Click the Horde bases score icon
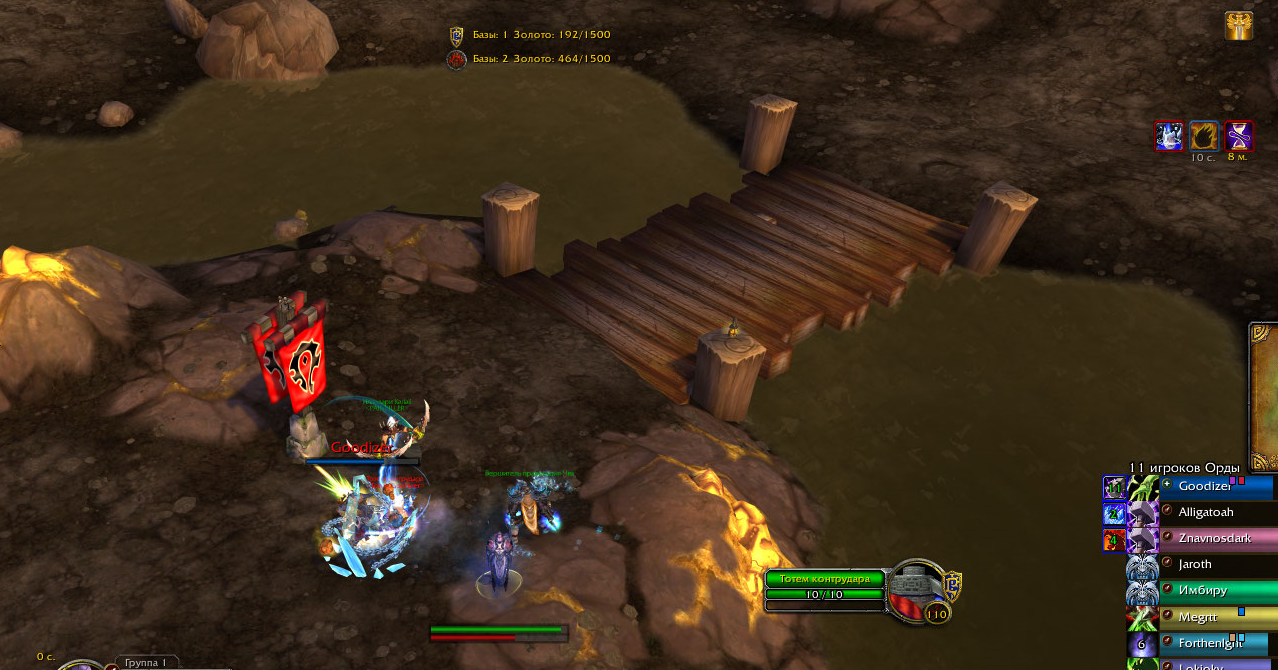Screen dimensions: 1278x670 click(456, 59)
